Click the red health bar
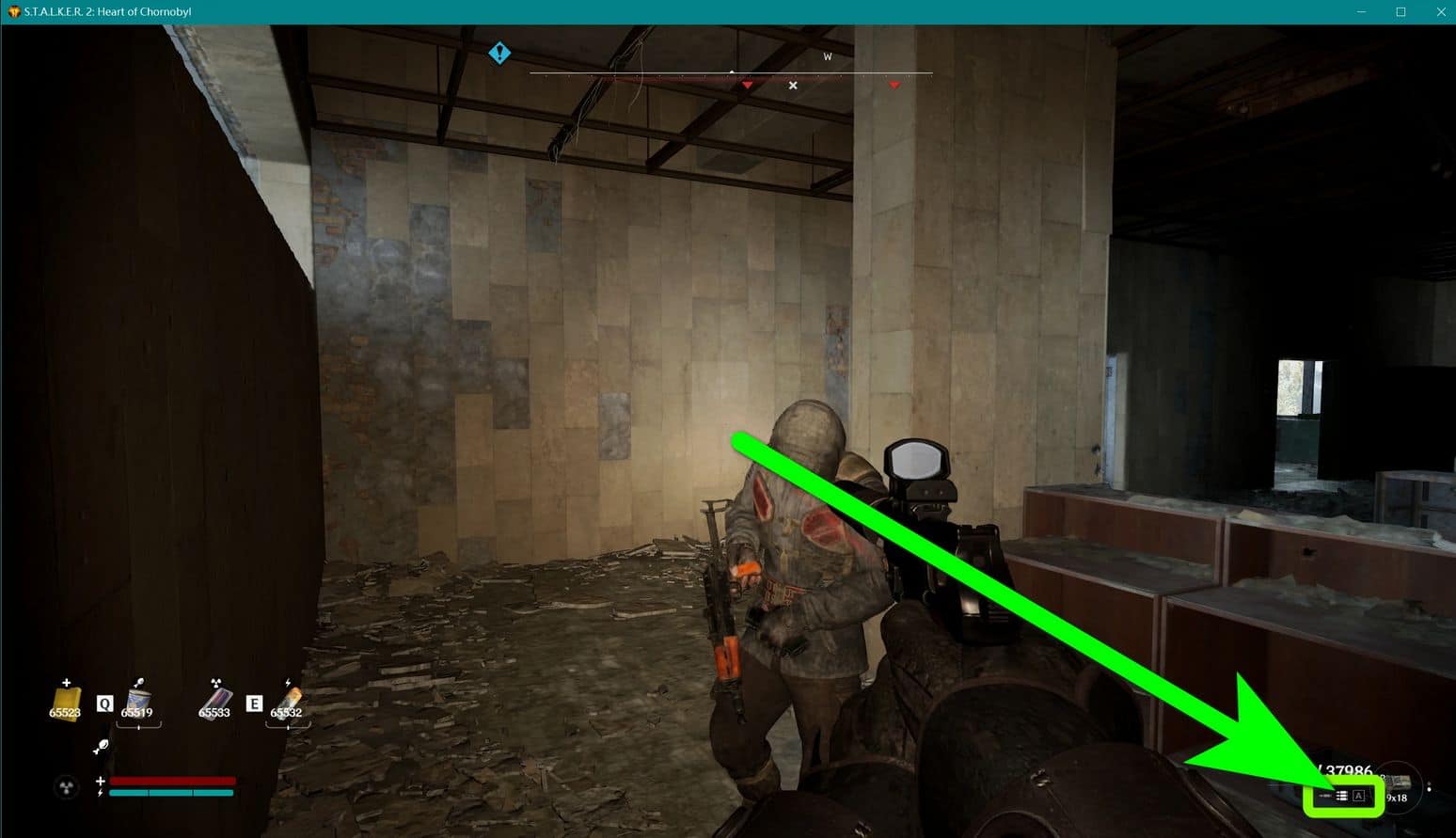 [170, 780]
